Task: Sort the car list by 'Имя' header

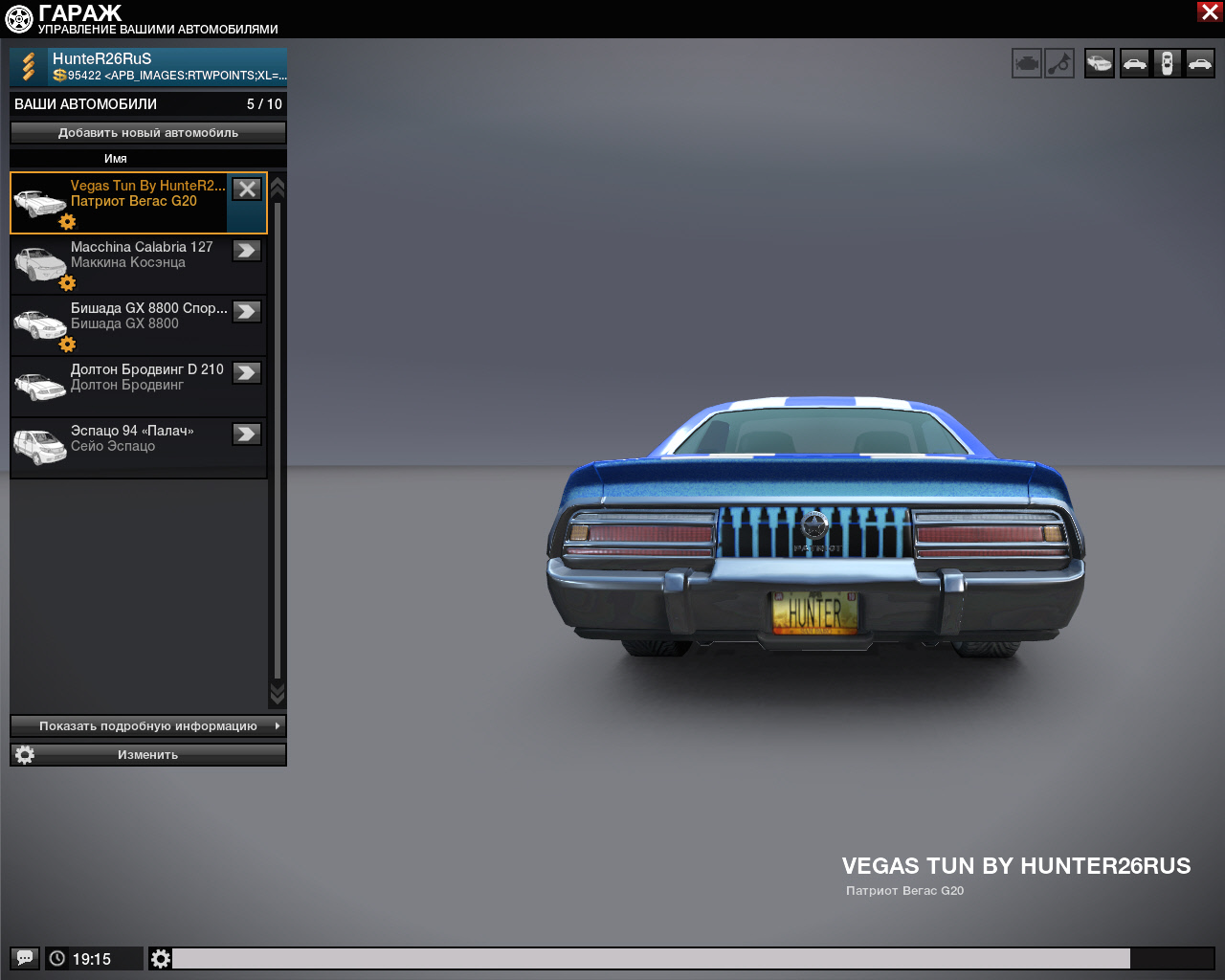Action: click(x=116, y=159)
